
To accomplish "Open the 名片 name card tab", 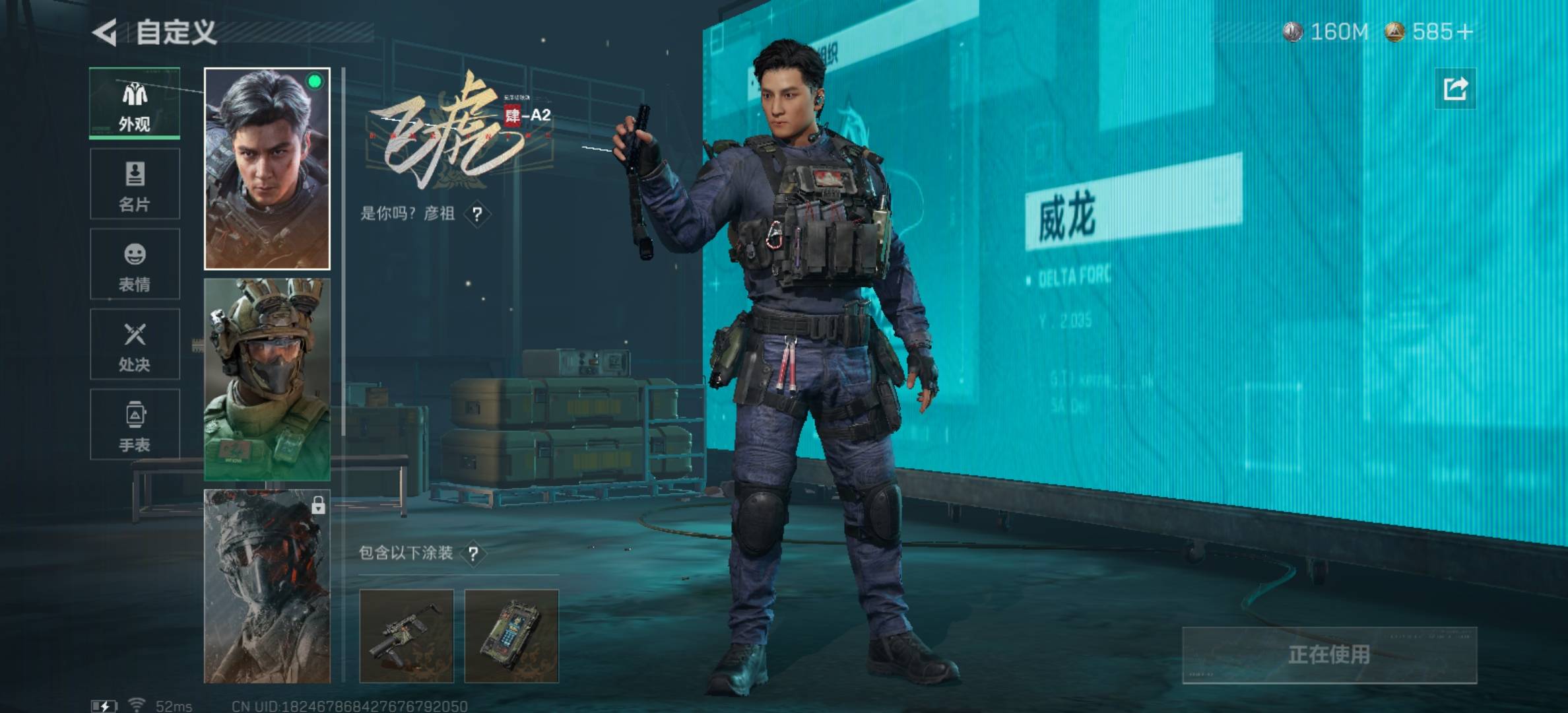I will (x=135, y=184).
